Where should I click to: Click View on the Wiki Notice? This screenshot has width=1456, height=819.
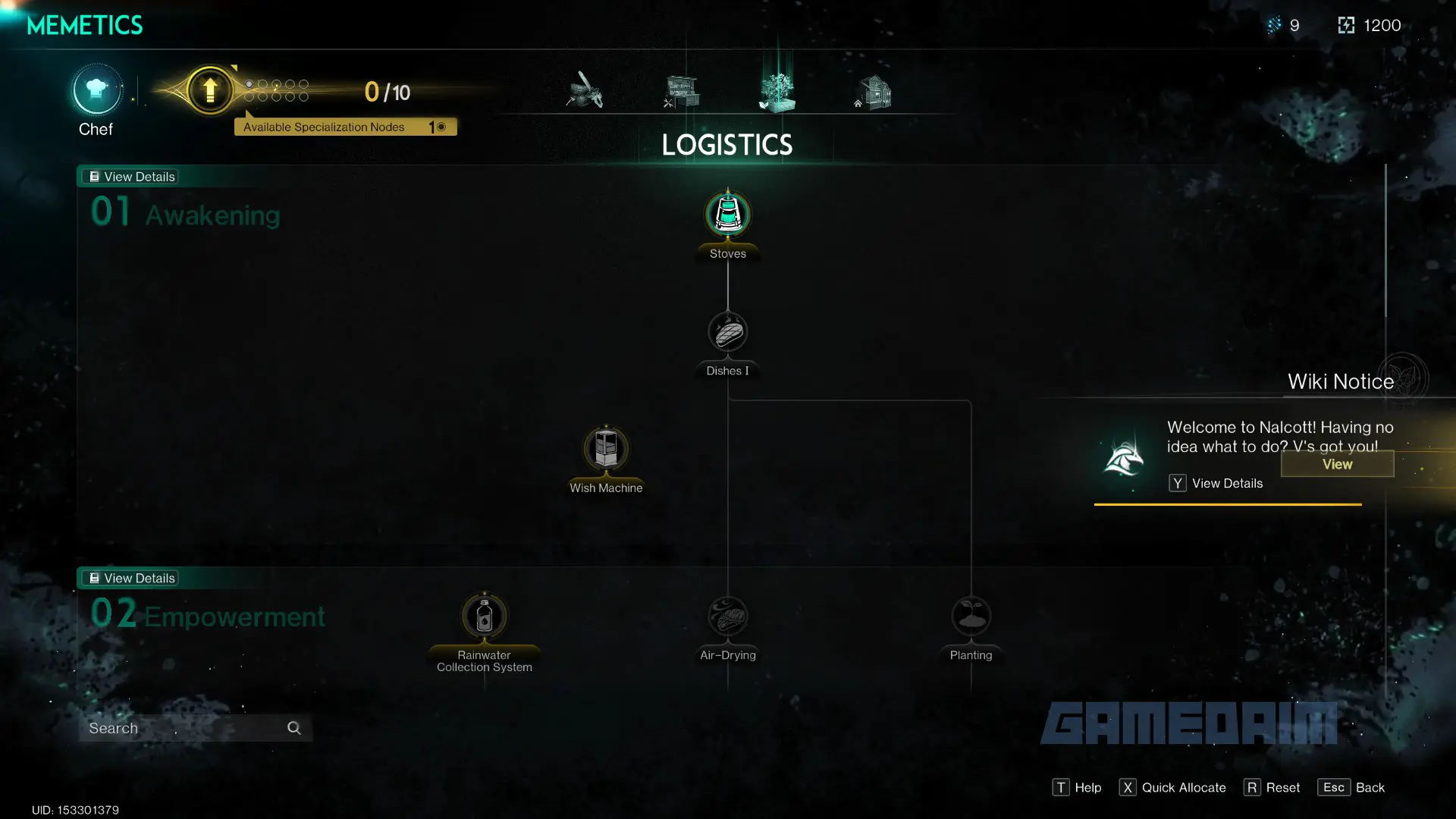point(1337,464)
